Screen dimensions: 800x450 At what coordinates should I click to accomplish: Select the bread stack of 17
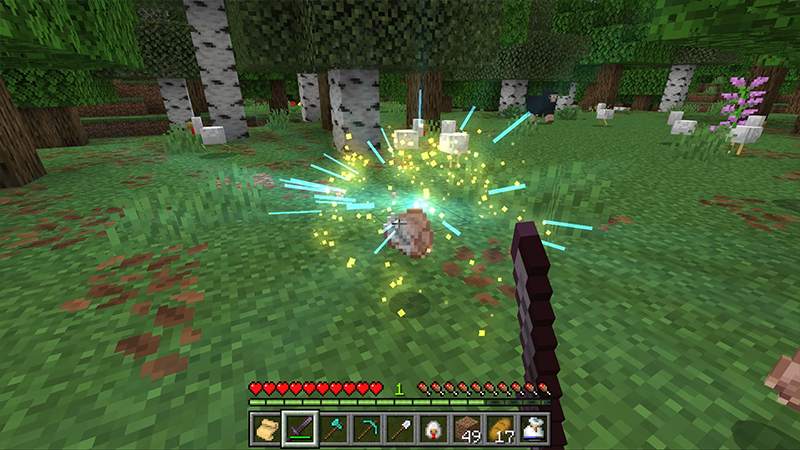click(x=501, y=427)
